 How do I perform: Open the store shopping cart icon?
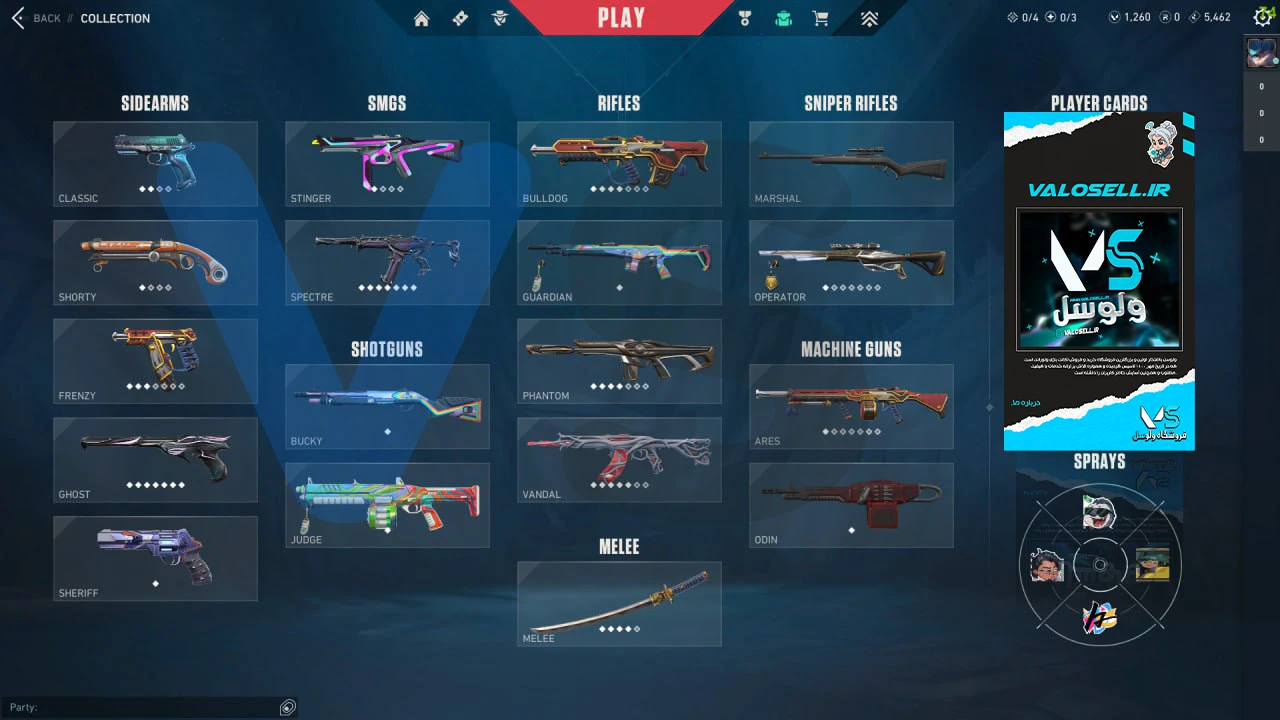(821, 18)
